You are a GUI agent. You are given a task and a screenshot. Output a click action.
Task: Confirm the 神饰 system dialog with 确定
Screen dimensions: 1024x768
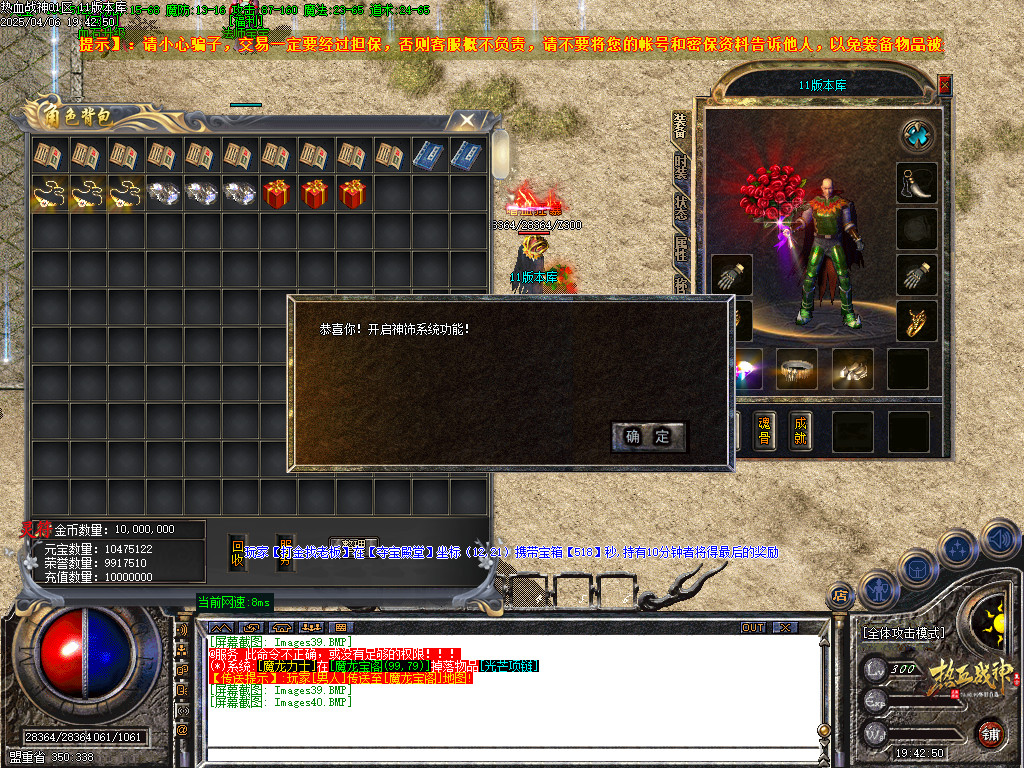coord(648,437)
